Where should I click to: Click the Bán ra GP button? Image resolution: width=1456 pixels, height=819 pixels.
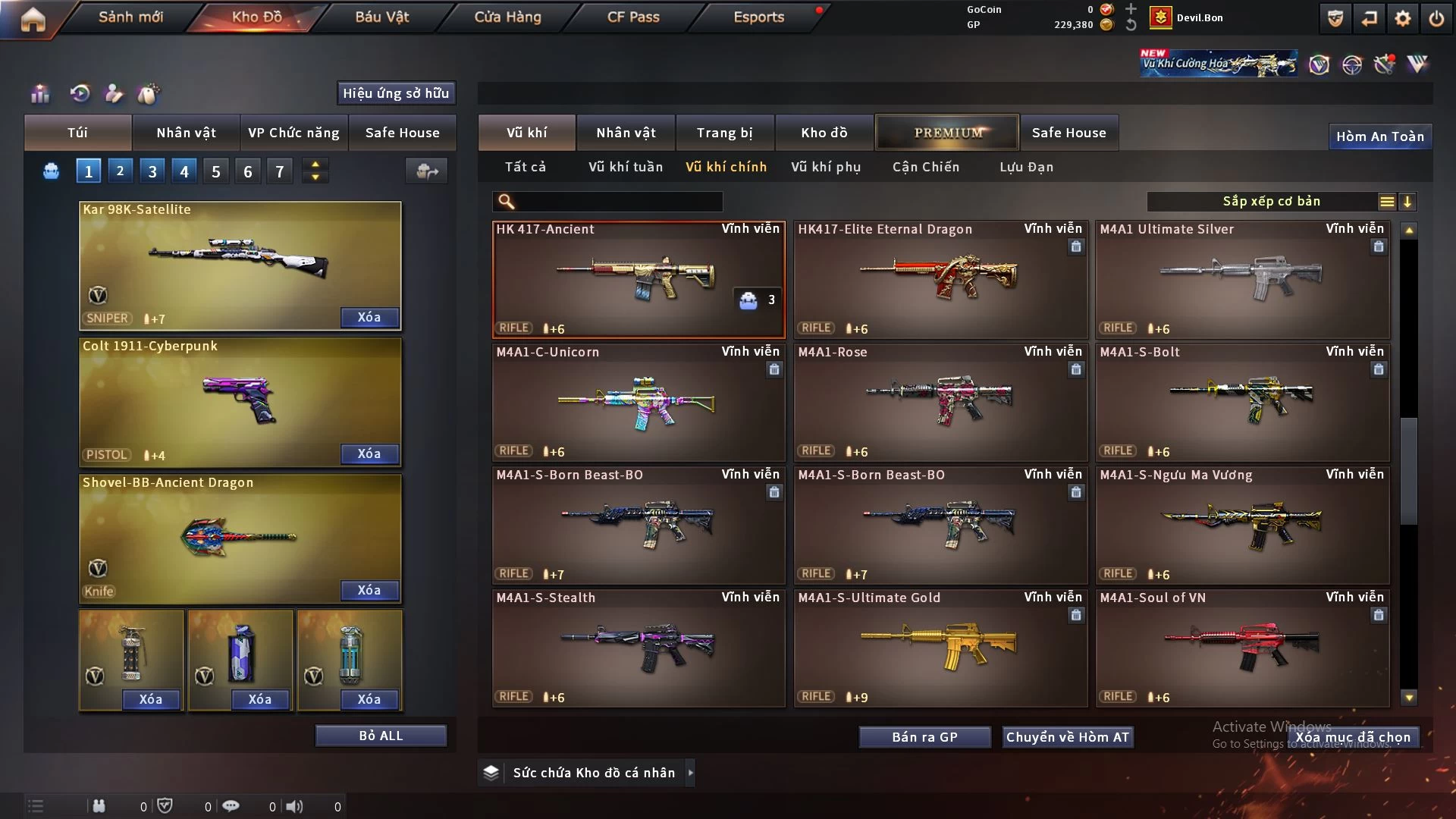(x=924, y=737)
